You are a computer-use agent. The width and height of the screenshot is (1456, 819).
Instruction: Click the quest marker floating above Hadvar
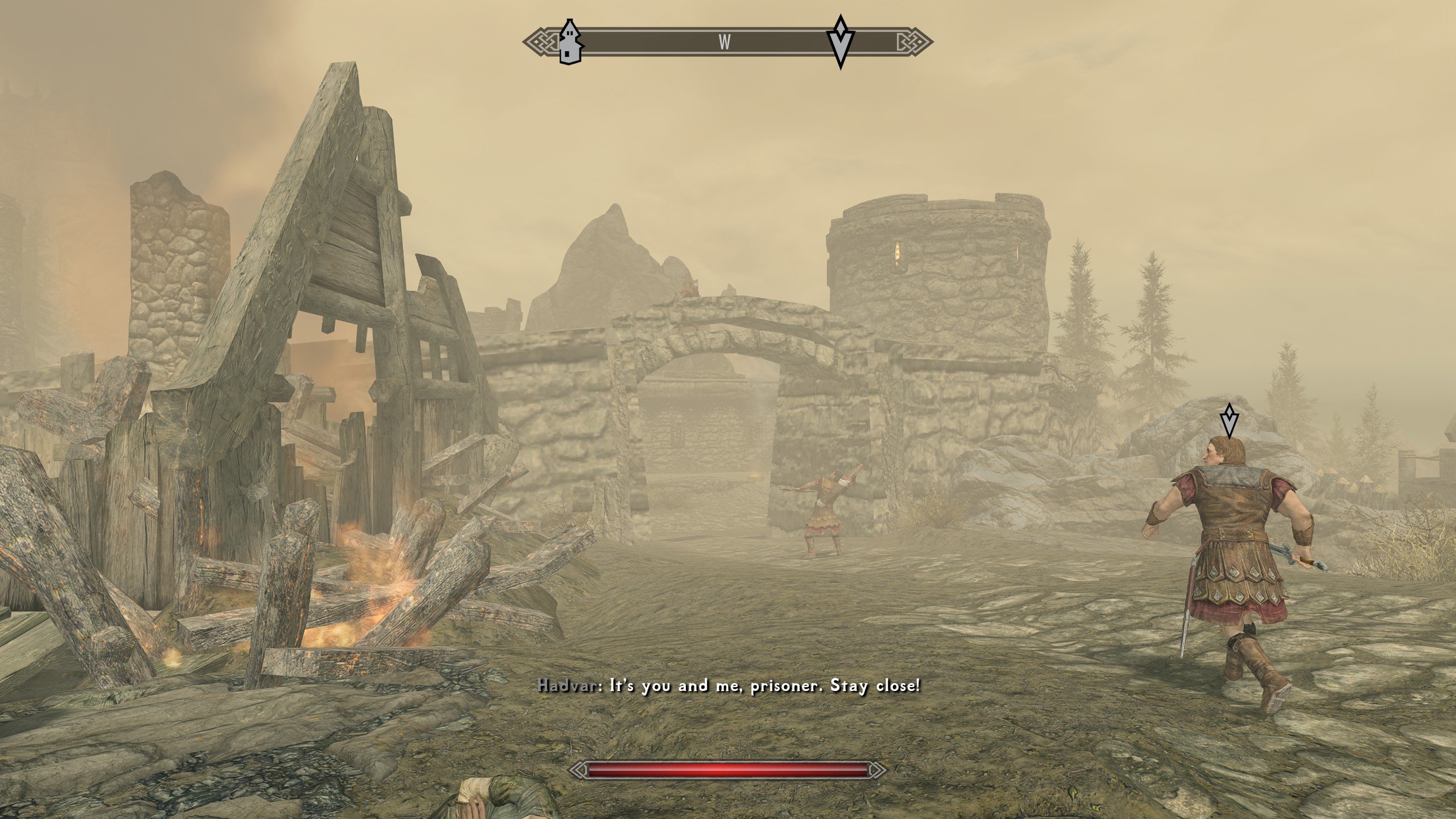pos(1229,421)
